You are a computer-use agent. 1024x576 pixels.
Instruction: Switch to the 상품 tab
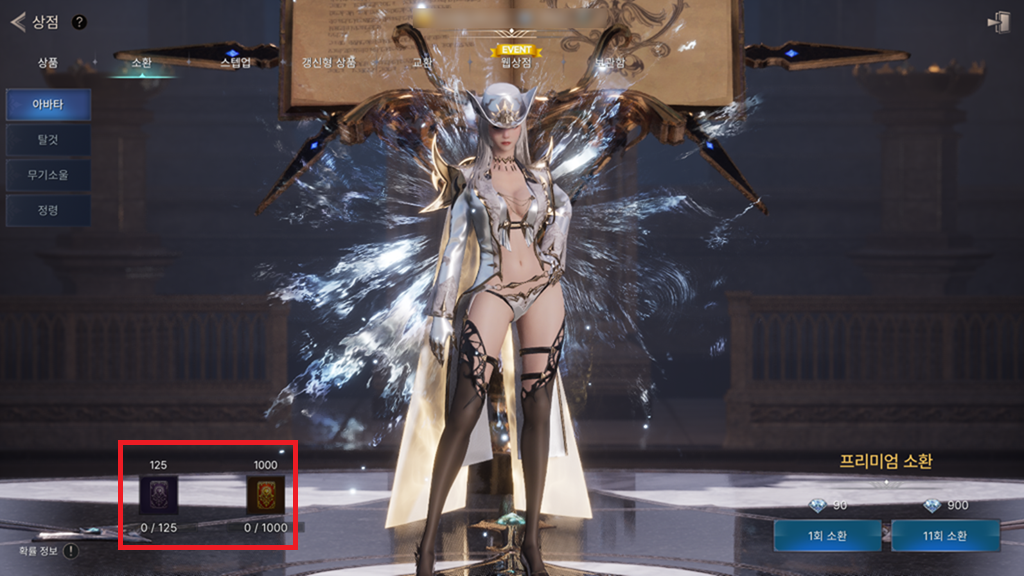pos(48,62)
